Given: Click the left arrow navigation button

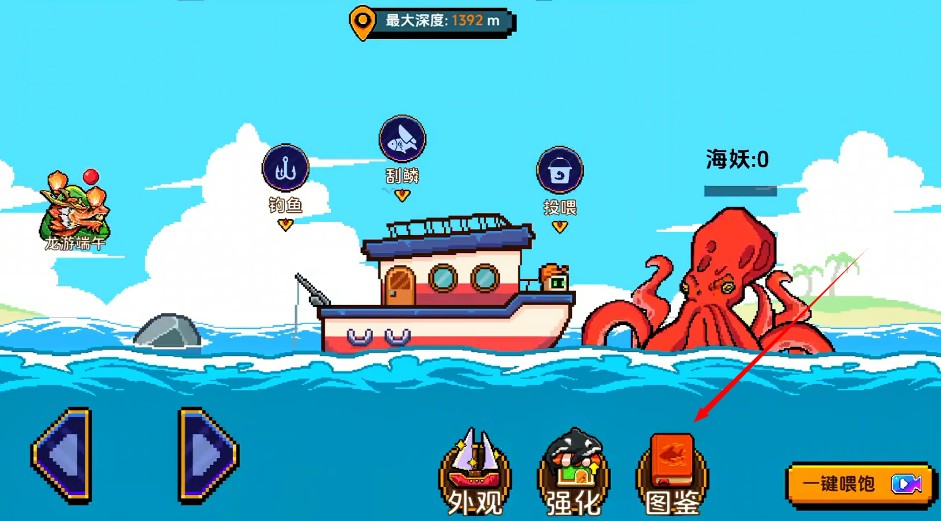Looking at the screenshot, I should (60, 455).
